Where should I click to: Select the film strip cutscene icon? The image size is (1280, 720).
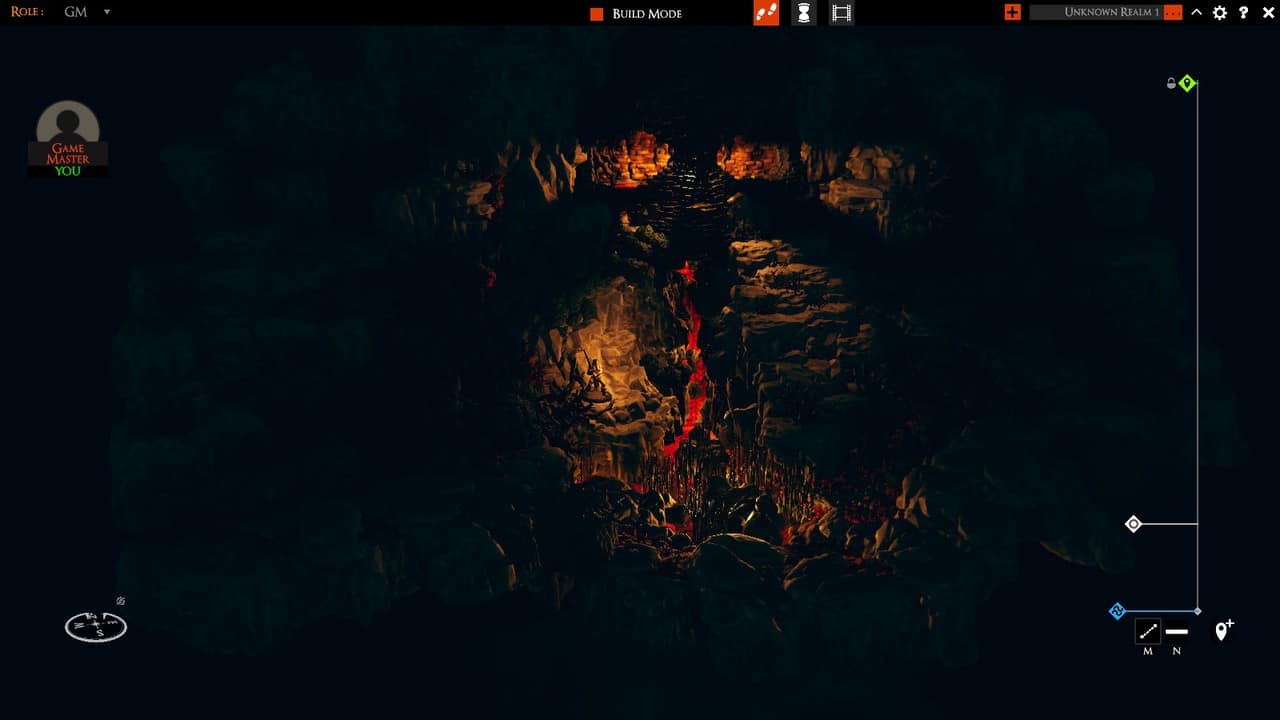[841, 13]
